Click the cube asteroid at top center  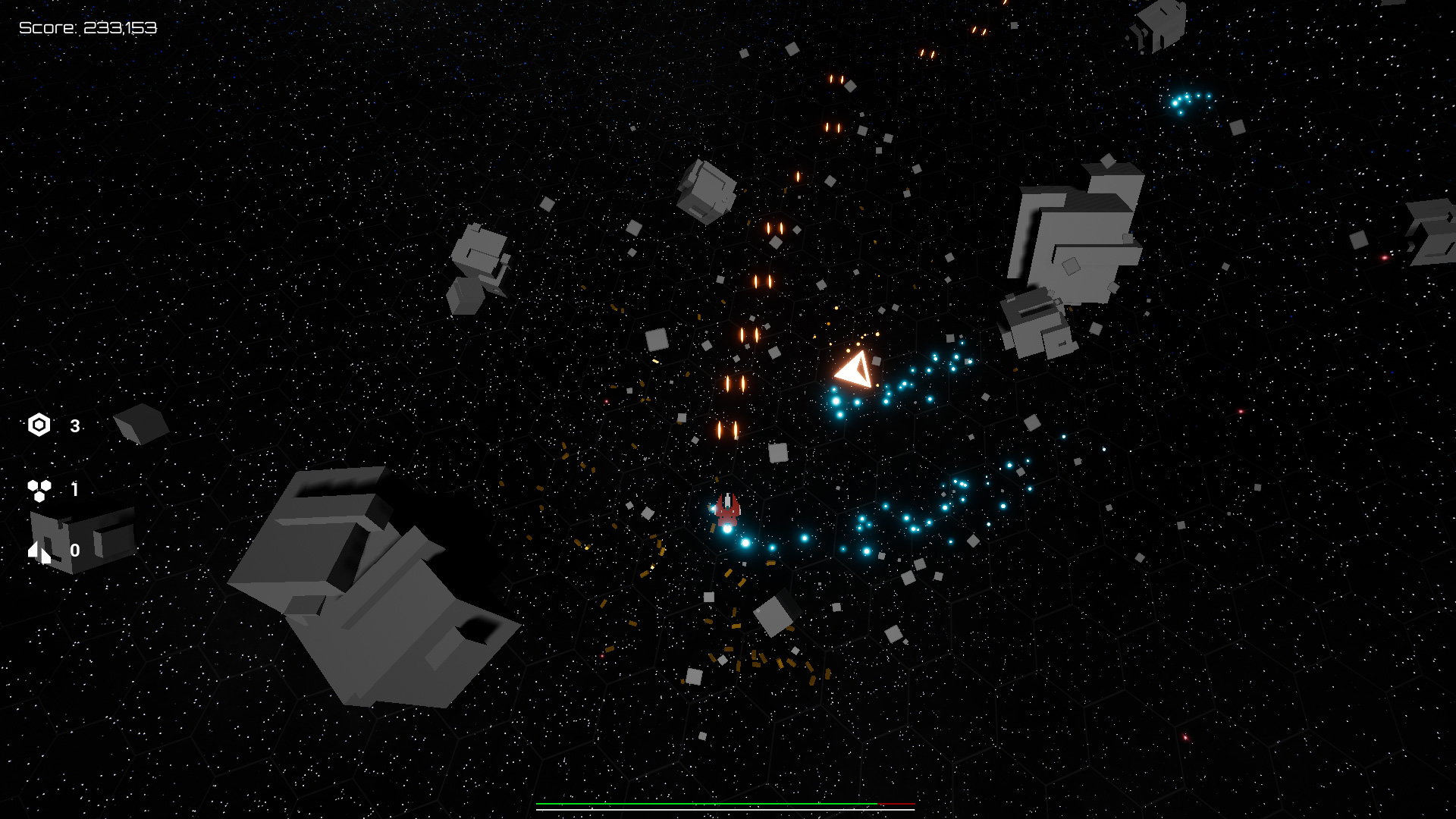[705, 193]
